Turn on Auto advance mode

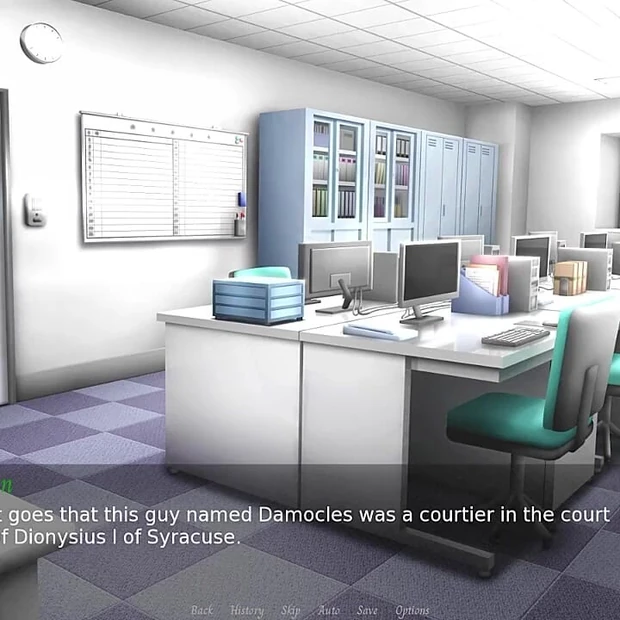click(329, 610)
